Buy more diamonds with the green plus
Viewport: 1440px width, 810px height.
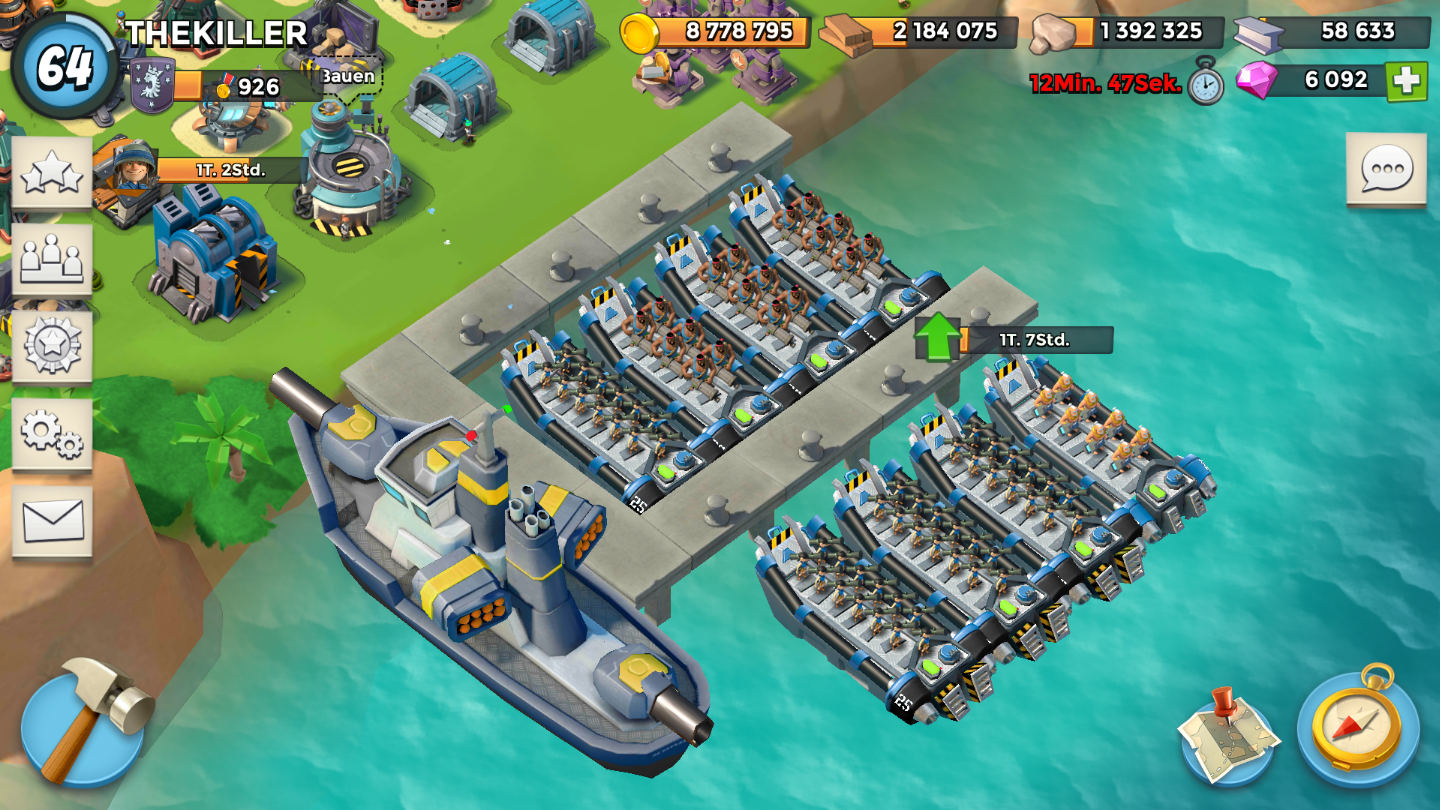point(1406,81)
